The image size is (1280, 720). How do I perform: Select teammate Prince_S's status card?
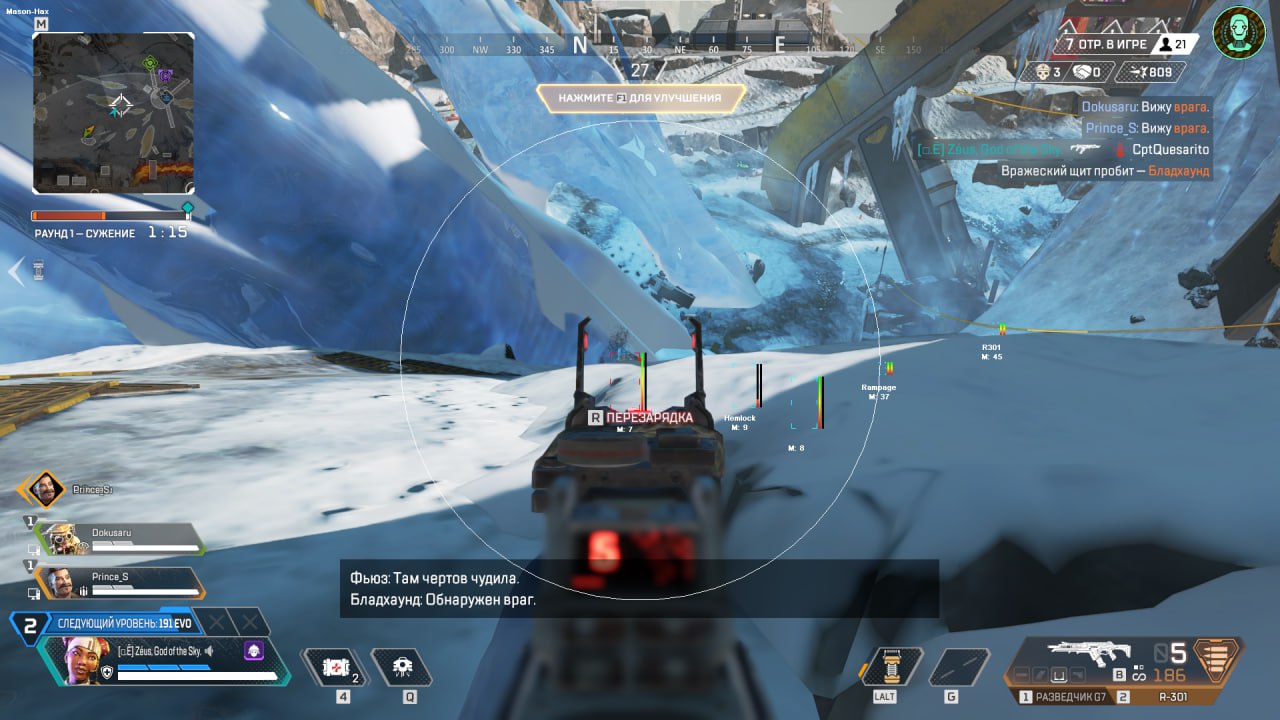120,583
